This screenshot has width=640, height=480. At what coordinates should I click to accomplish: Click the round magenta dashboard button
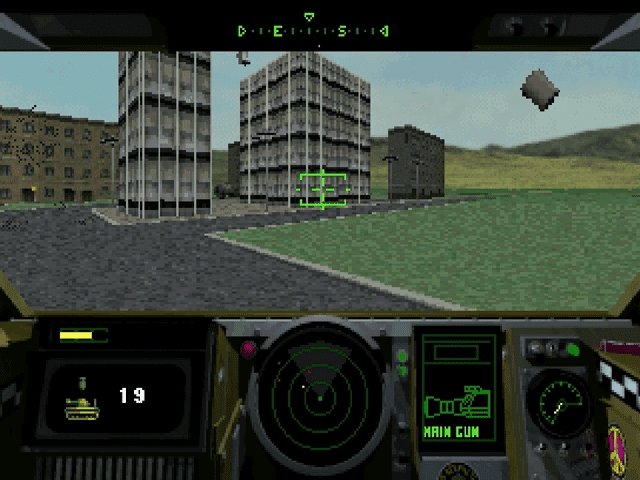pos(249,349)
